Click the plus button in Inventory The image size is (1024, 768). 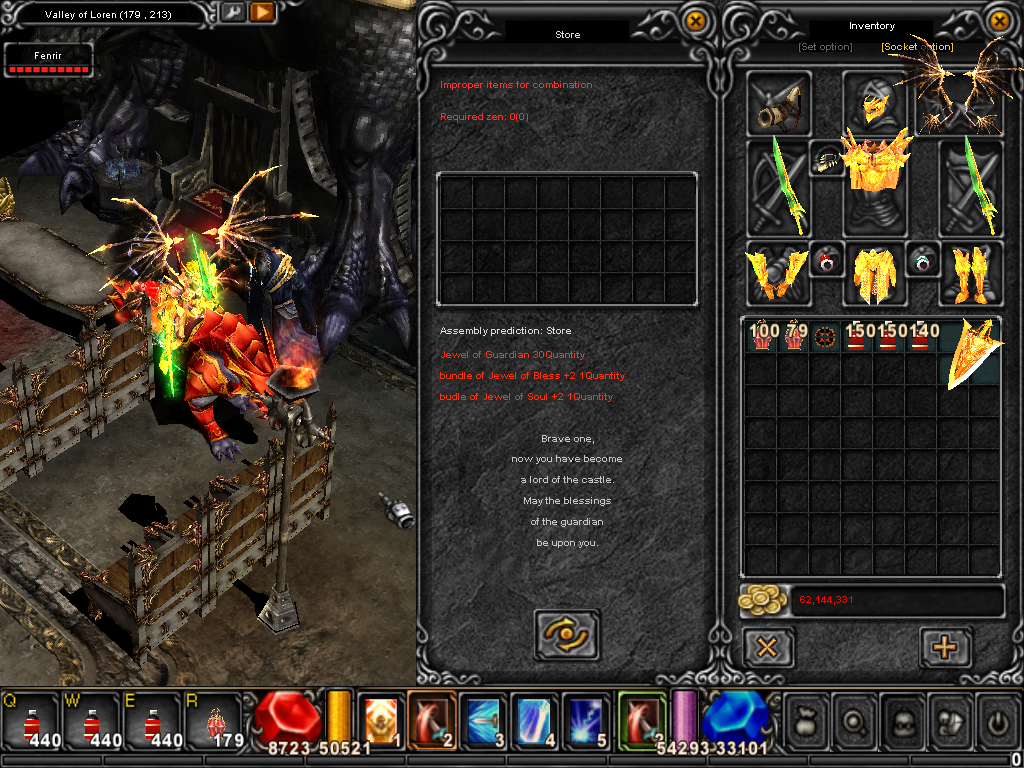click(x=944, y=647)
